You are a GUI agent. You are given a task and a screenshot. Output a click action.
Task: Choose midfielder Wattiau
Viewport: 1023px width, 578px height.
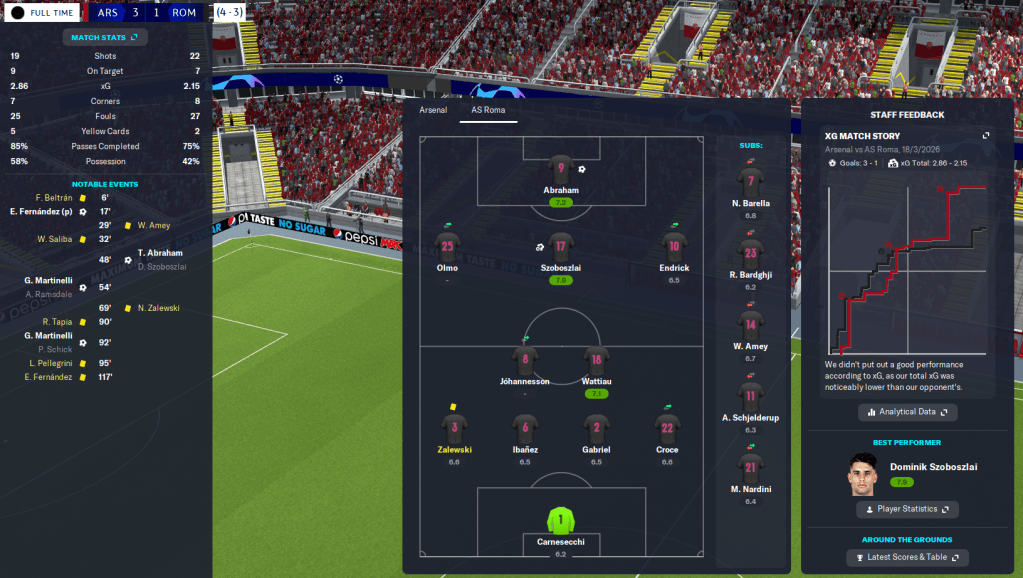point(595,360)
